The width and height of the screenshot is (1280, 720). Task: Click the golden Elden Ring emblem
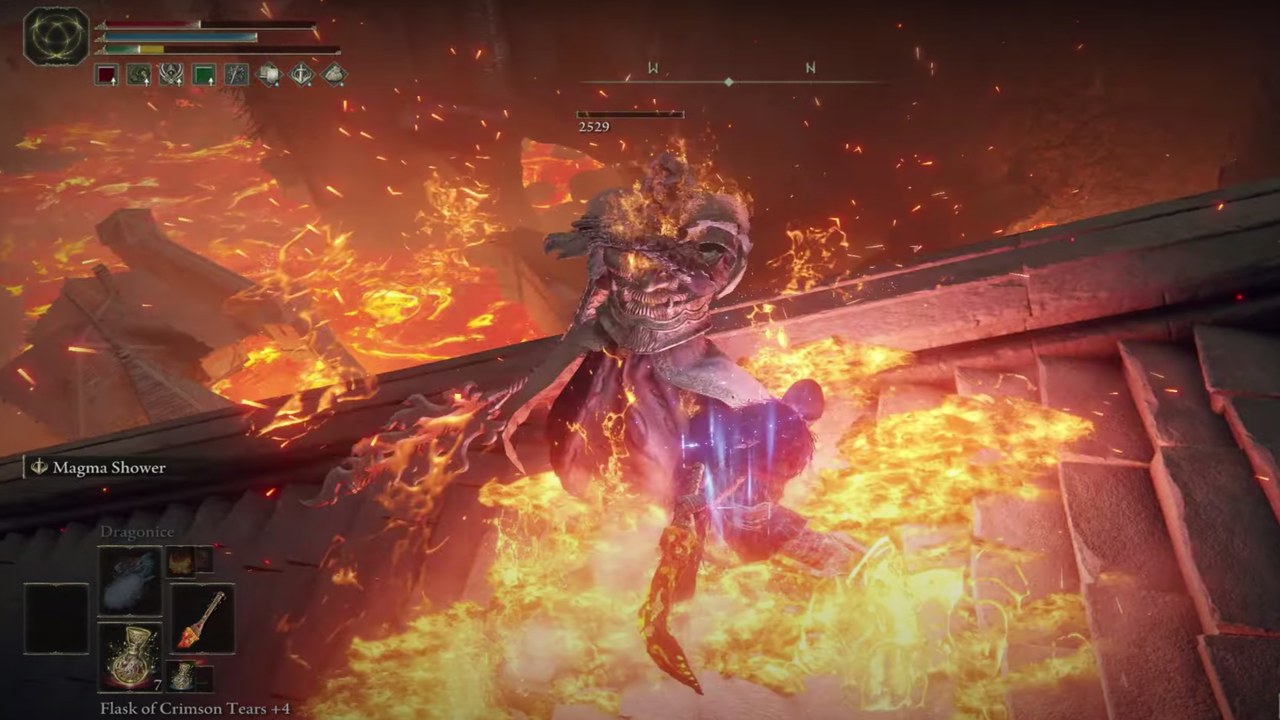[x=57, y=37]
